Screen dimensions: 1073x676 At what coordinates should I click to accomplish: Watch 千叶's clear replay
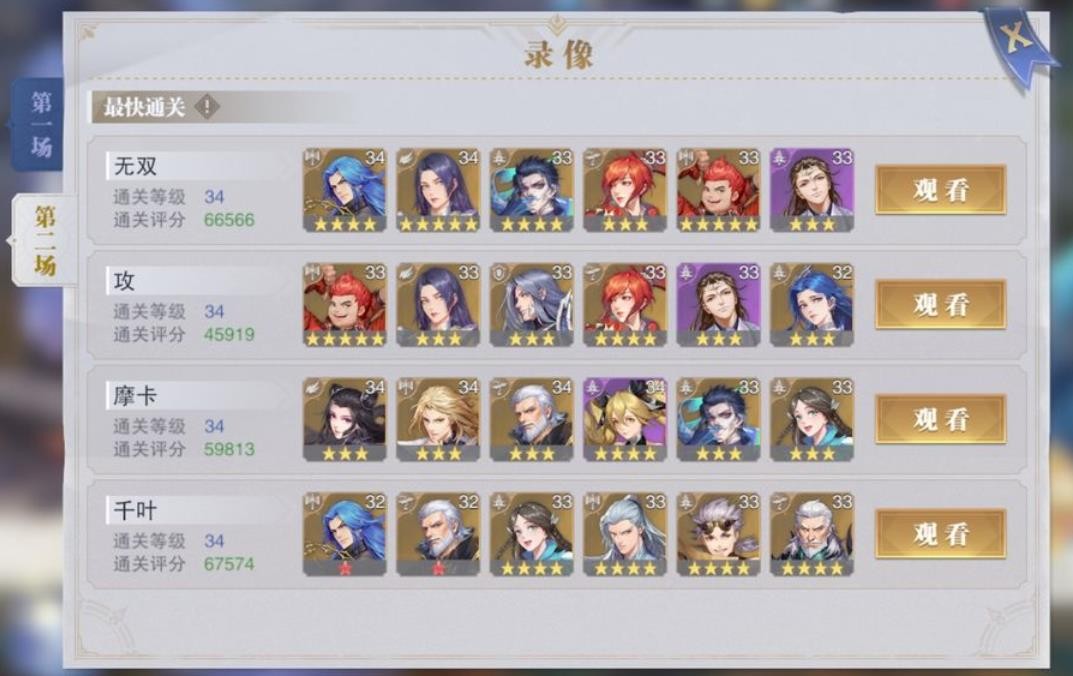click(x=940, y=534)
